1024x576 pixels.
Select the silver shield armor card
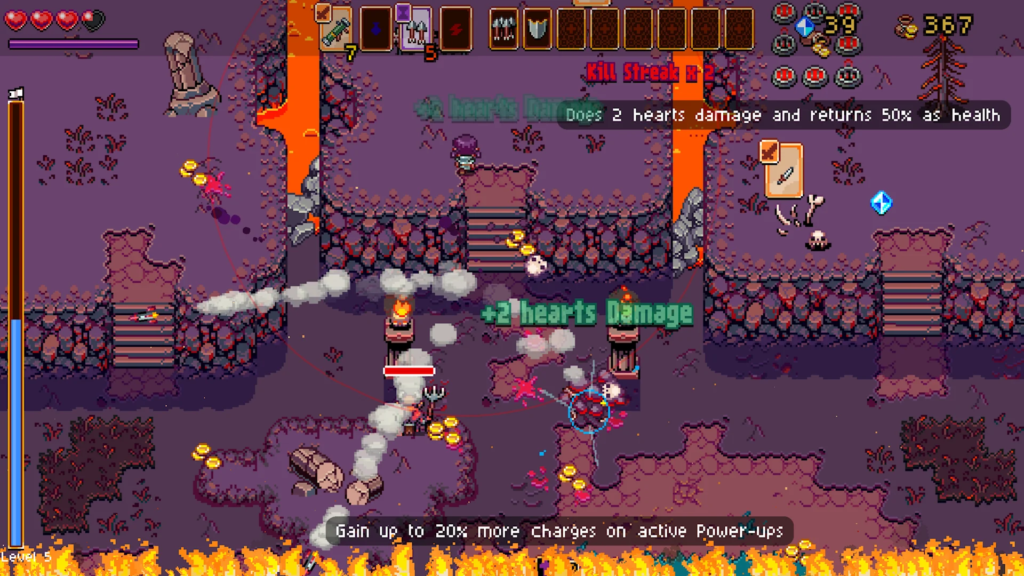click(x=537, y=28)
